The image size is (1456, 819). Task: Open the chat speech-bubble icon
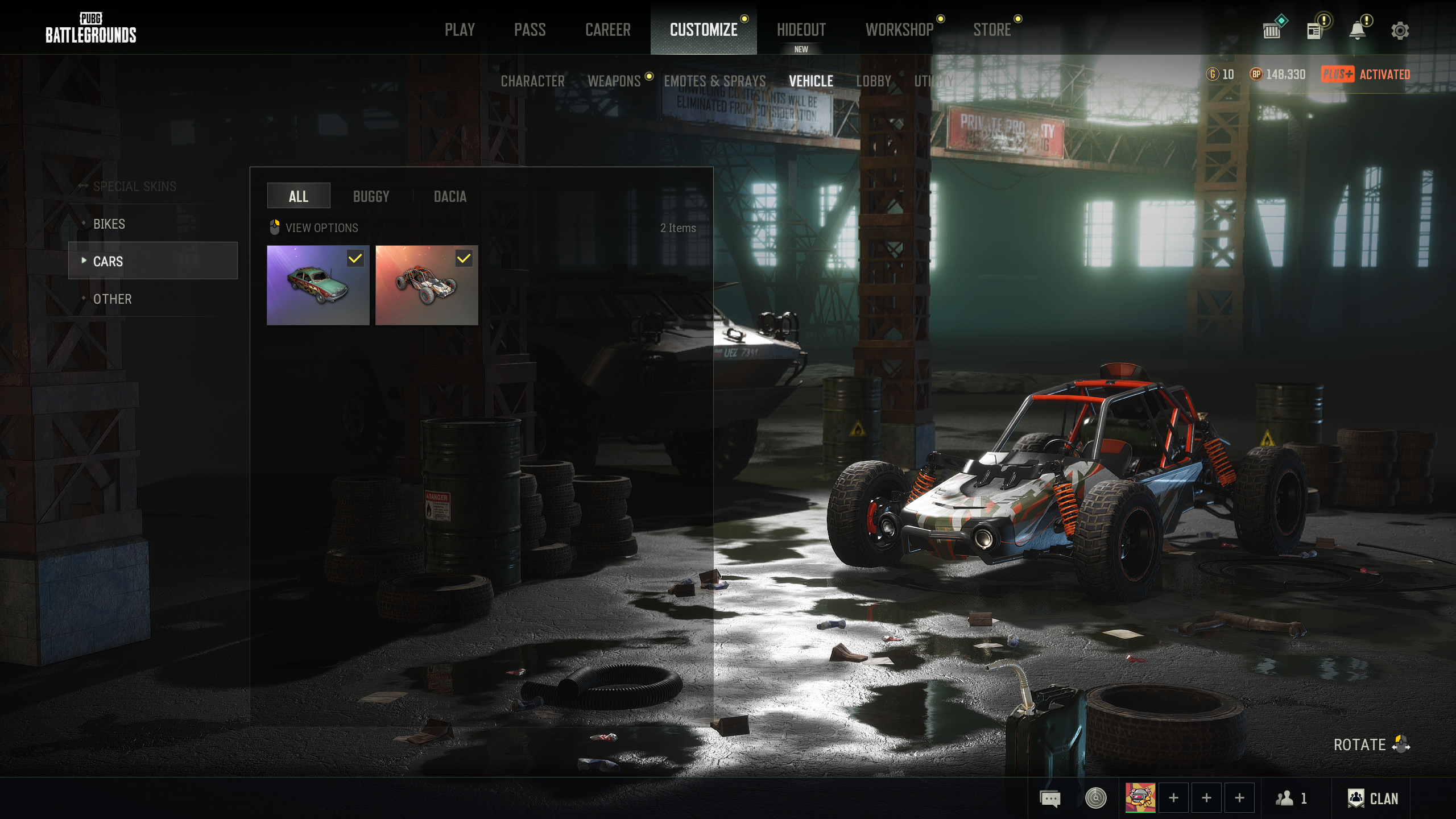click(1050, 799)
